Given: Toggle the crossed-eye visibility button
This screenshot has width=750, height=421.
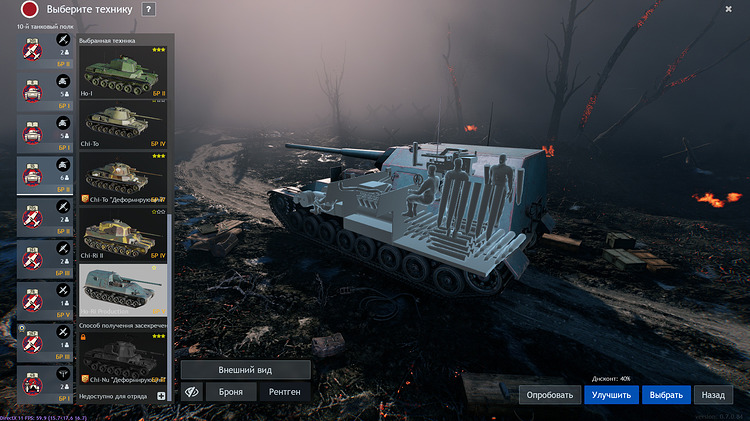Looking at the screenshot, I should coord(190,392).
